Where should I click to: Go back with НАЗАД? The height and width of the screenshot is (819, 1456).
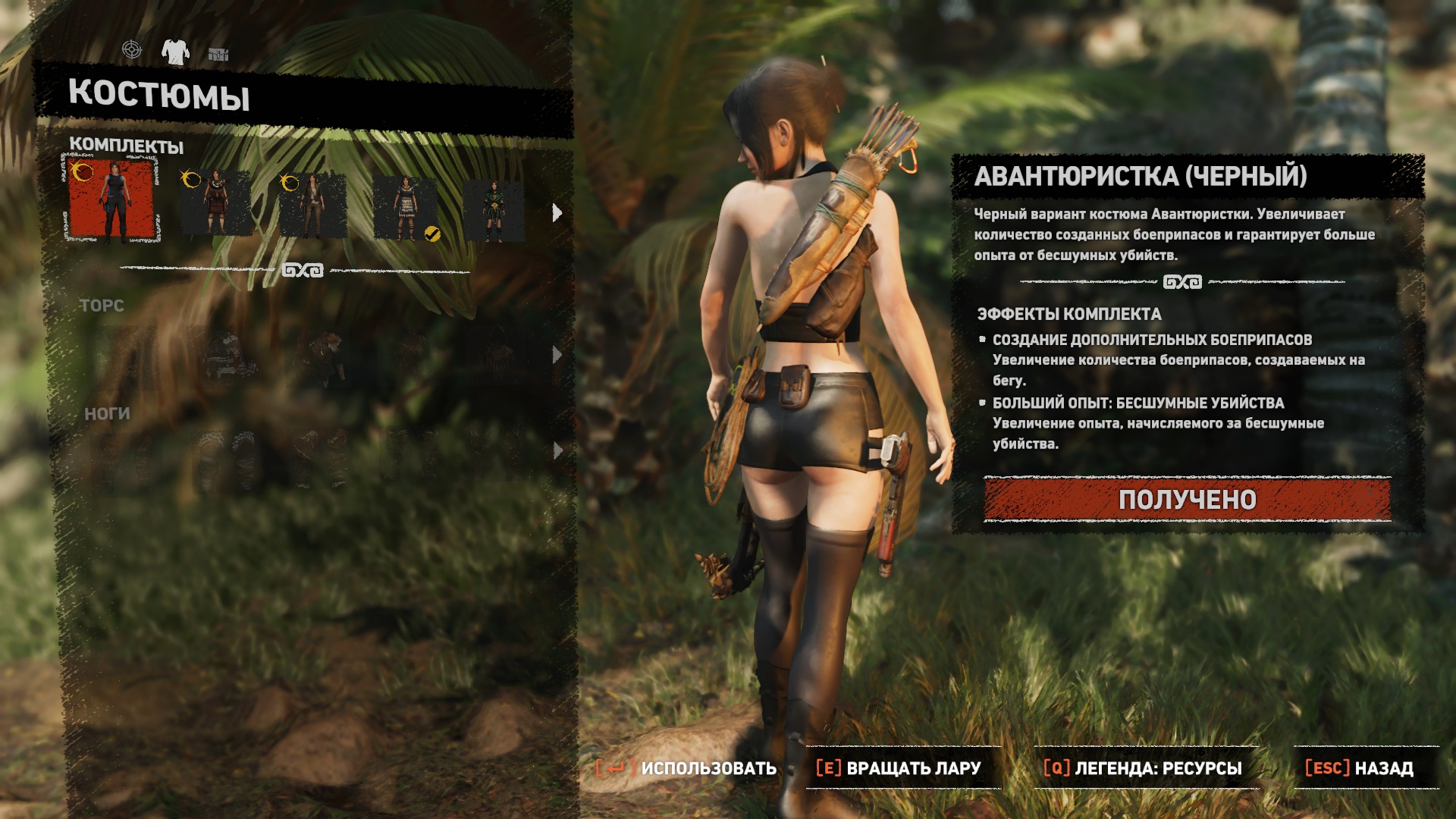[x=1360, y=768]
